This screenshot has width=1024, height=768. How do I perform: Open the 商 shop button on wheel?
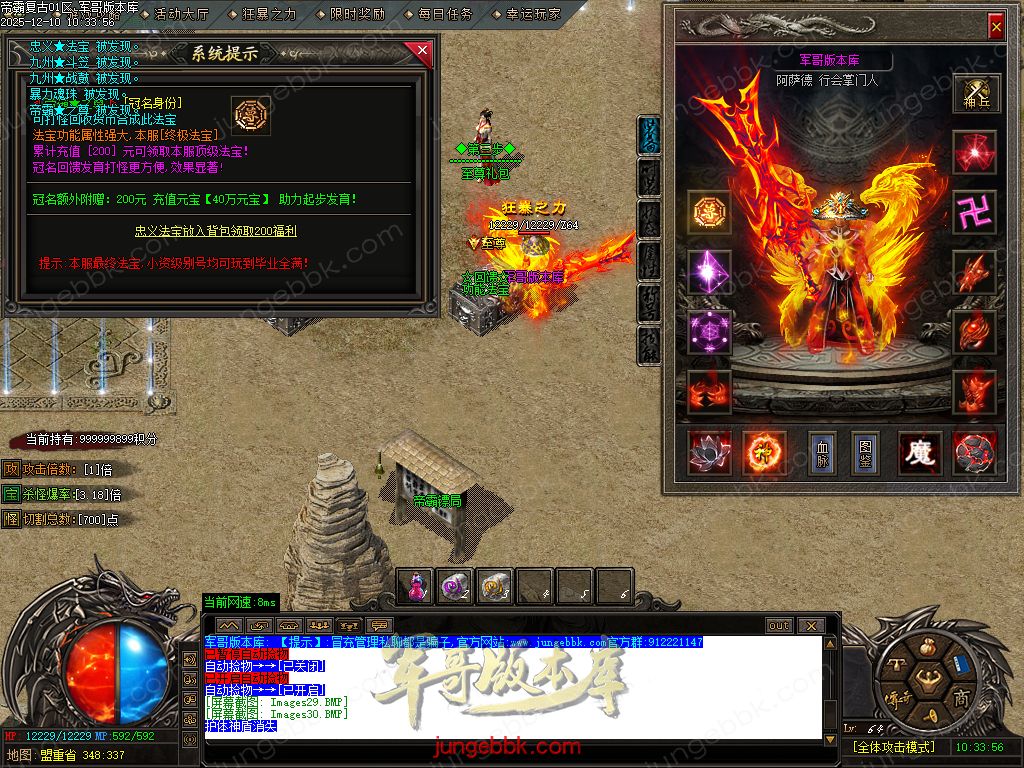pyautogui.click(x=962, y=696)
